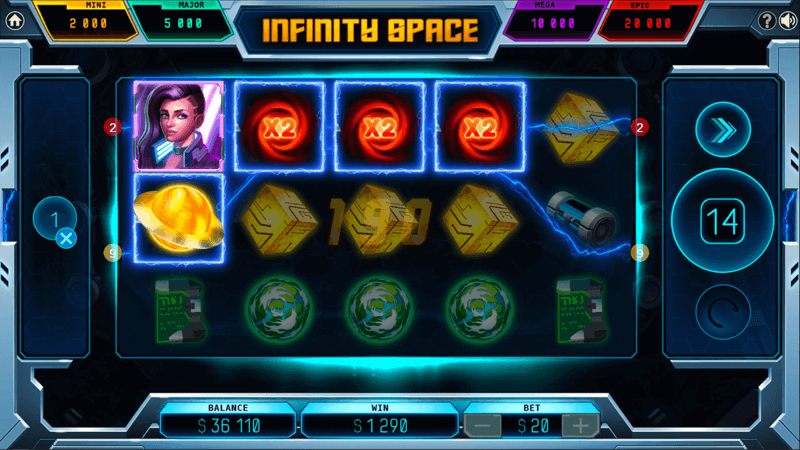Decrease the bet with the minus button
The width and height of the screenshot is (800, 450).
click(482, 425)
